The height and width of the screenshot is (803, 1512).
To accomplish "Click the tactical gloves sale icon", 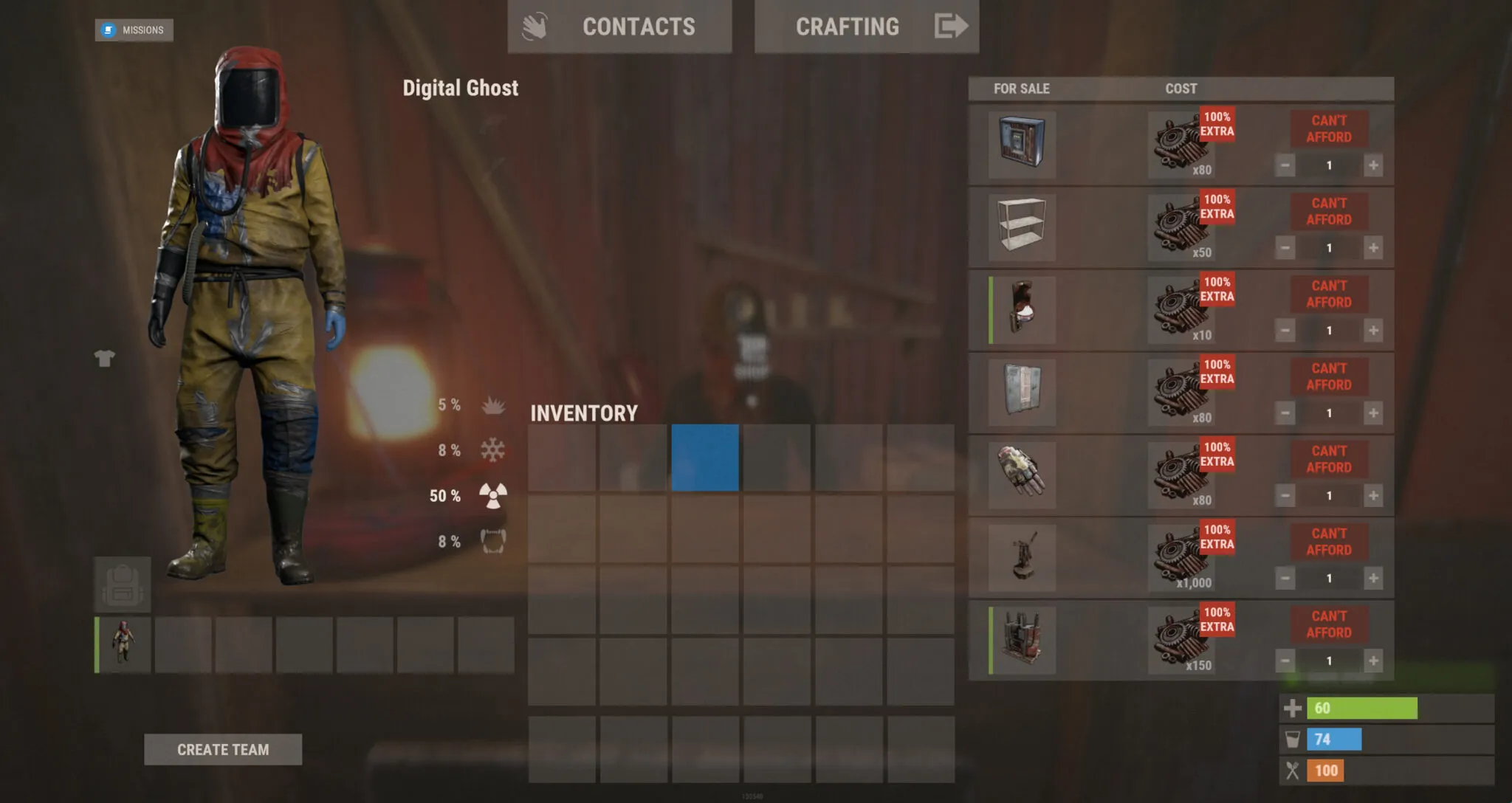I will click(x=1023, y=476).
